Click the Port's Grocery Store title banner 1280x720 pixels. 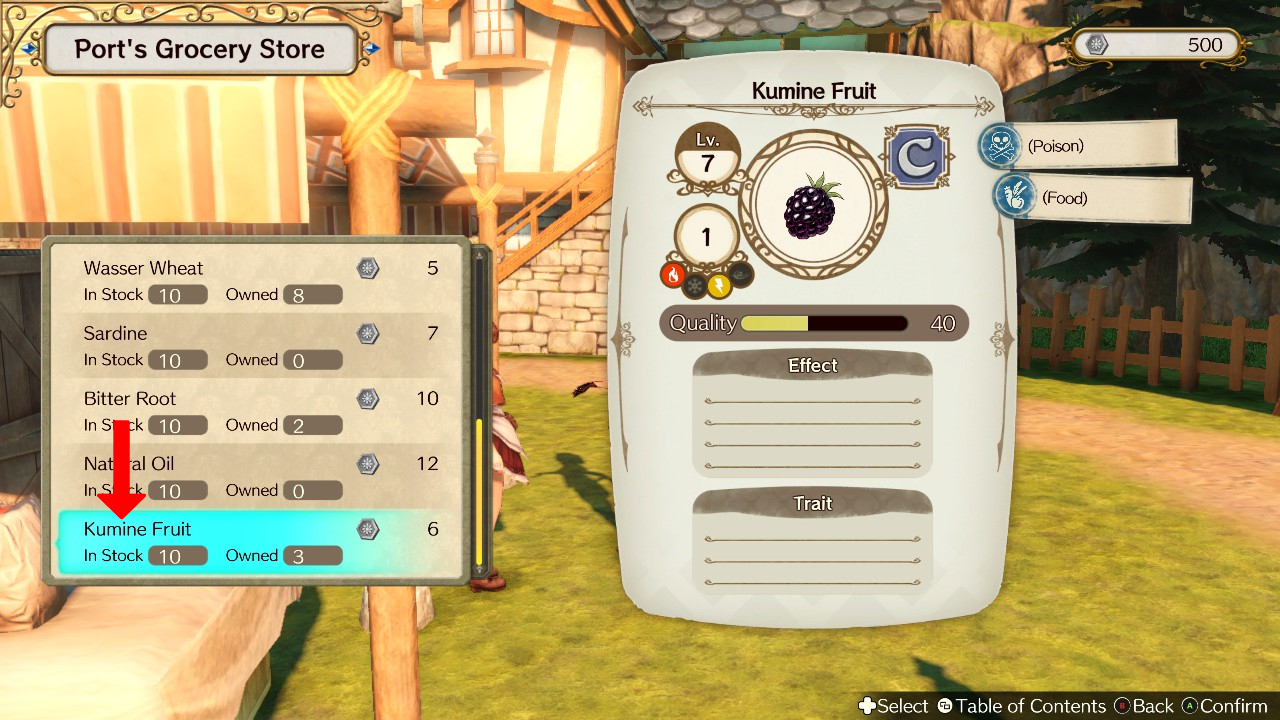click(198, 48)
